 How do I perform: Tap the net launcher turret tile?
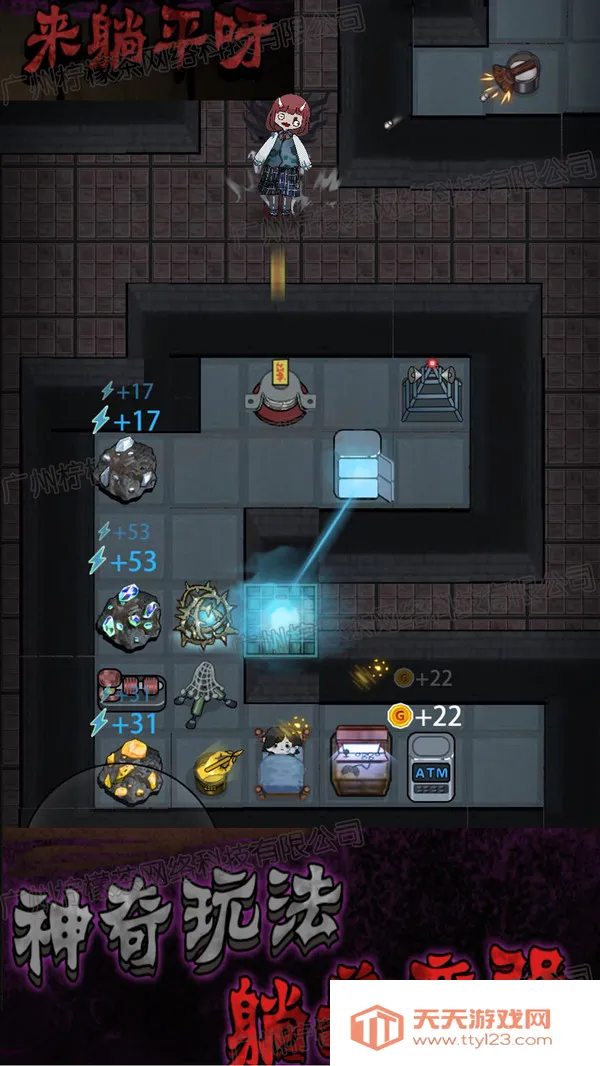coord(204,692)
